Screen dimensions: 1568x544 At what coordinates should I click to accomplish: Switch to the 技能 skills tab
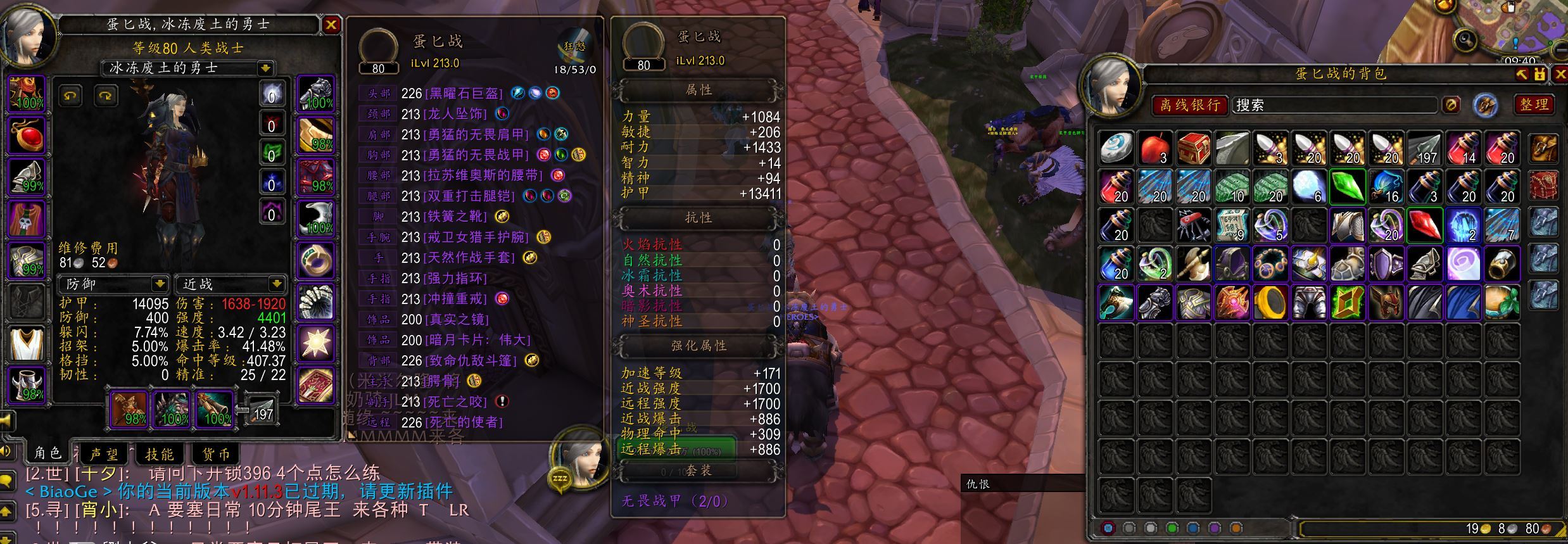click(x=159, y=454)
